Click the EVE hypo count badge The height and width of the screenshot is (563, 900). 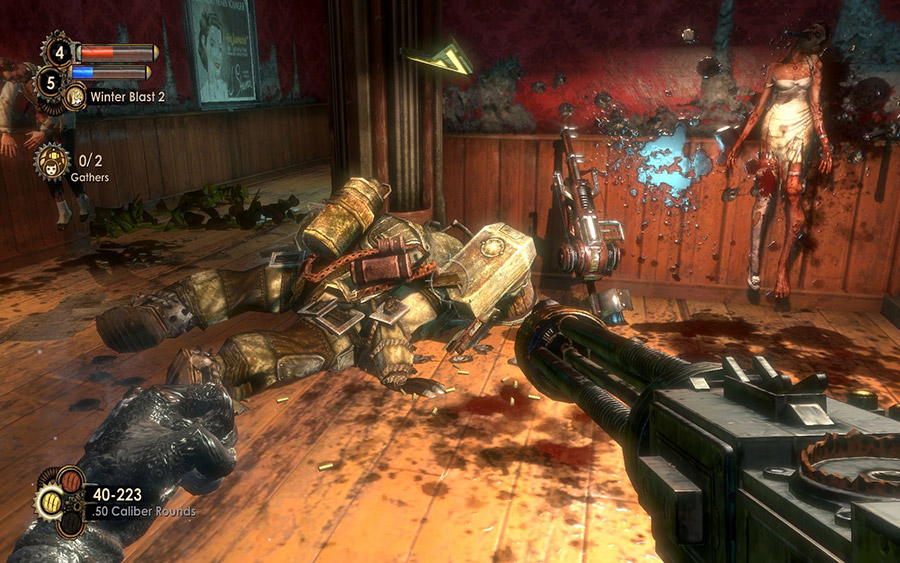[51, 79]
